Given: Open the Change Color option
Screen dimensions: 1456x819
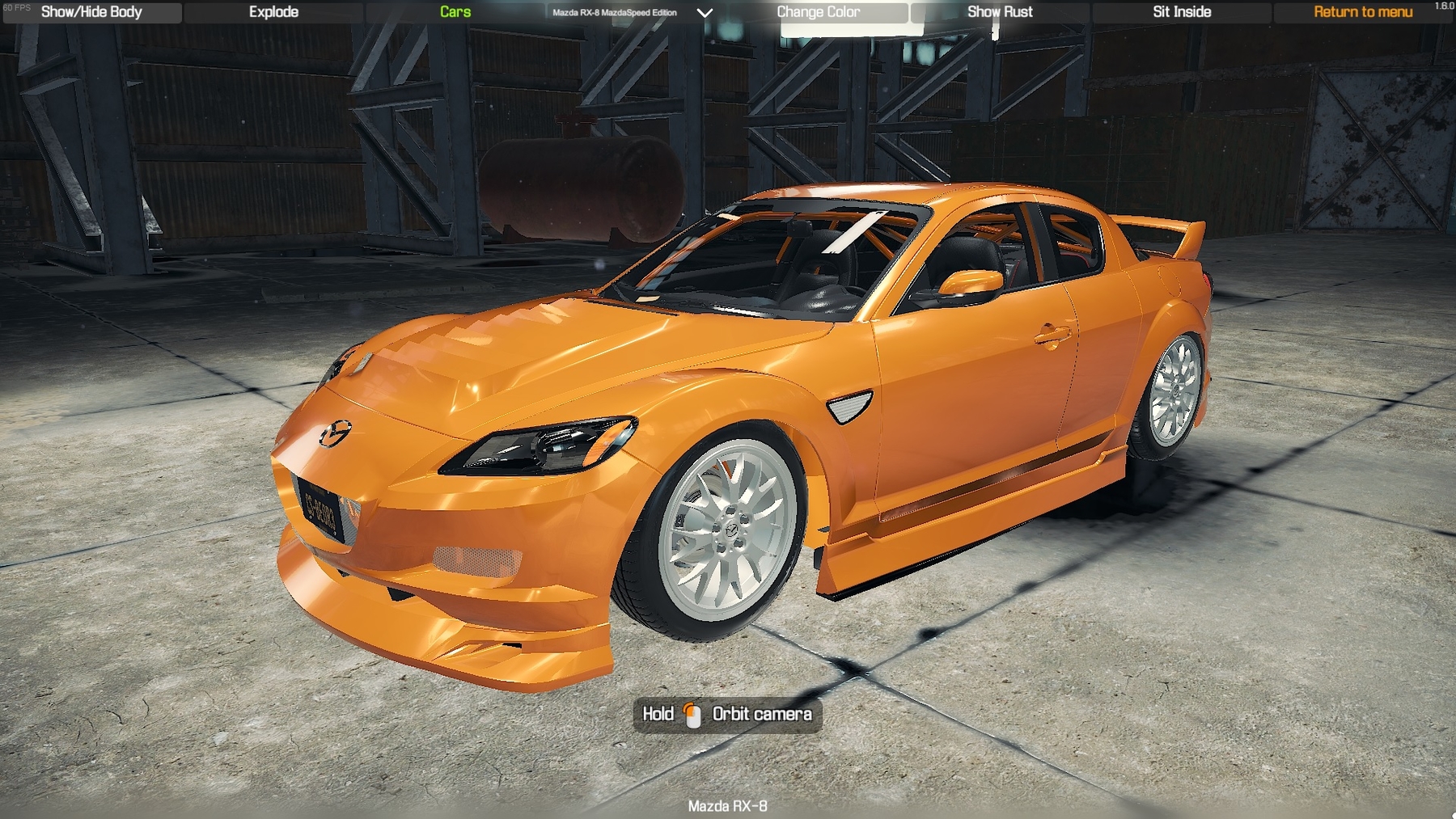Looking at the screenshot, I should pos(818,12).
